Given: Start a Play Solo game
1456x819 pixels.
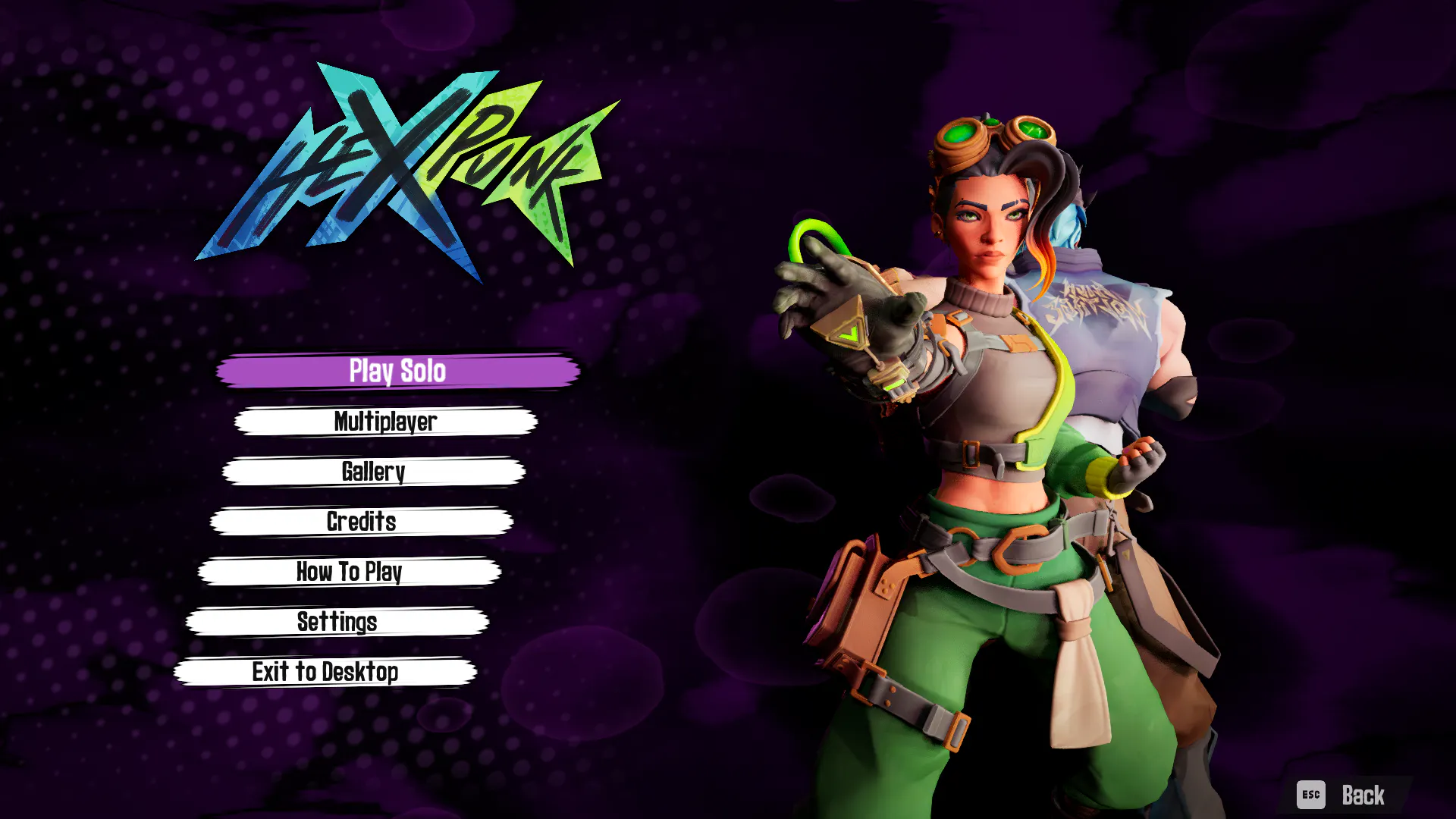Looking at the screenshot, I should 397,372.
